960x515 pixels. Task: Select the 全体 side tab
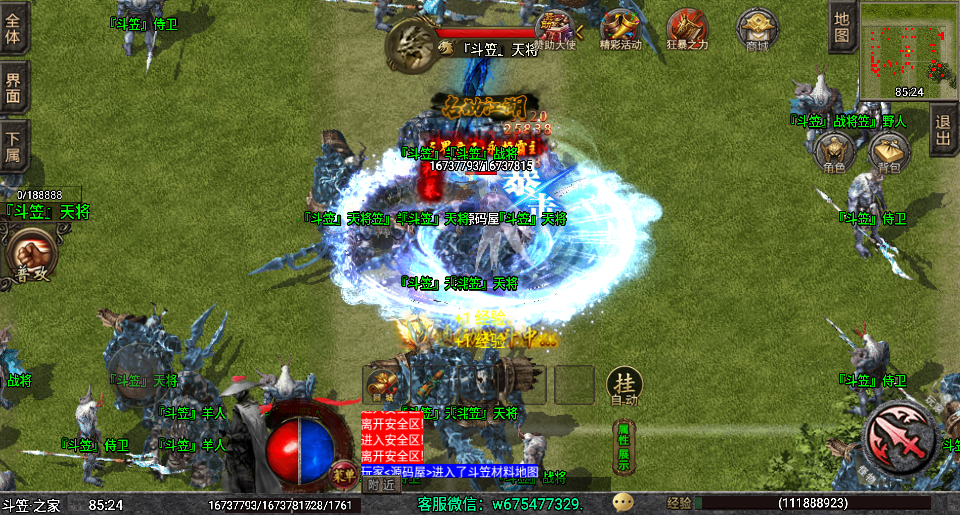(x=13, y=27)
